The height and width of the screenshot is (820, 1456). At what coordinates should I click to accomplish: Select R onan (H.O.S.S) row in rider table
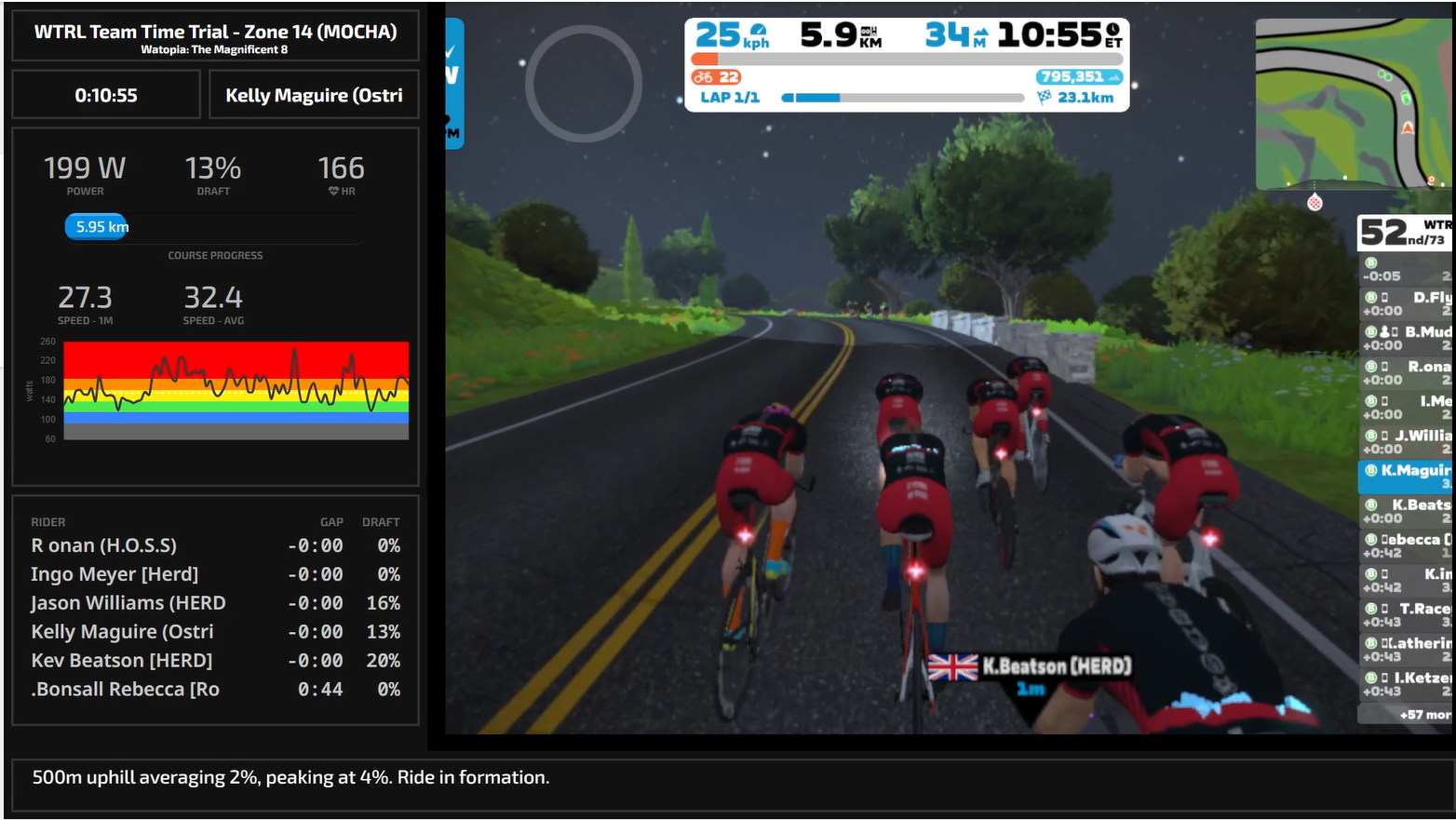click(x=215, y=545)
